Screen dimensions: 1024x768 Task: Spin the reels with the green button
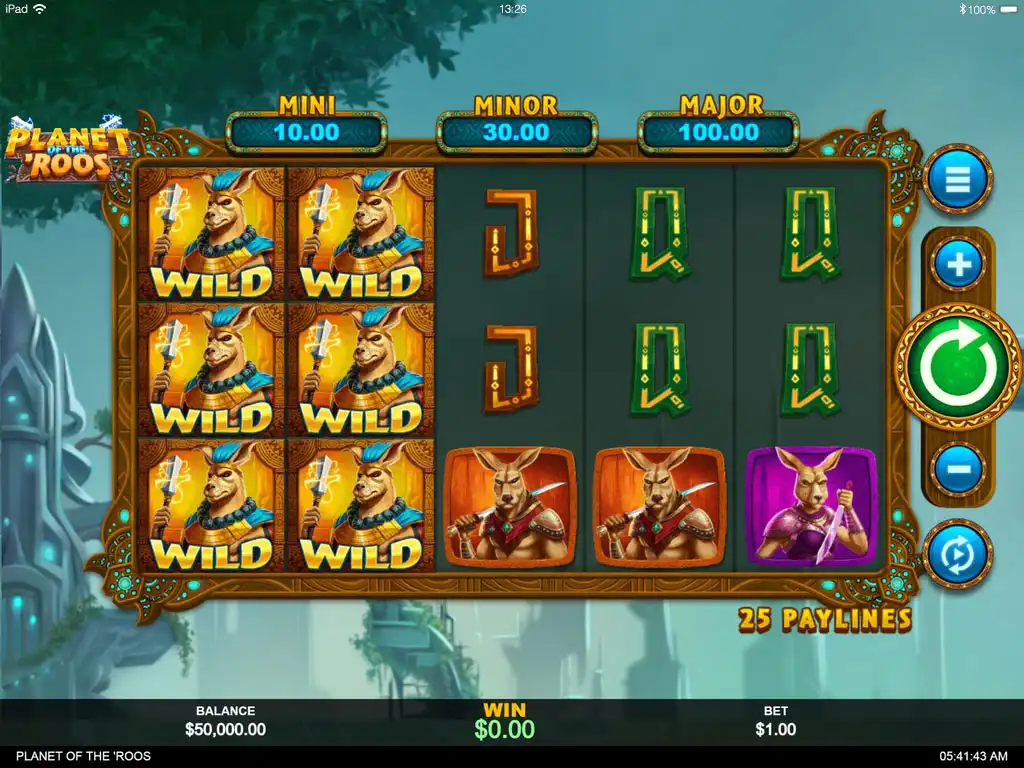point(957,366)
